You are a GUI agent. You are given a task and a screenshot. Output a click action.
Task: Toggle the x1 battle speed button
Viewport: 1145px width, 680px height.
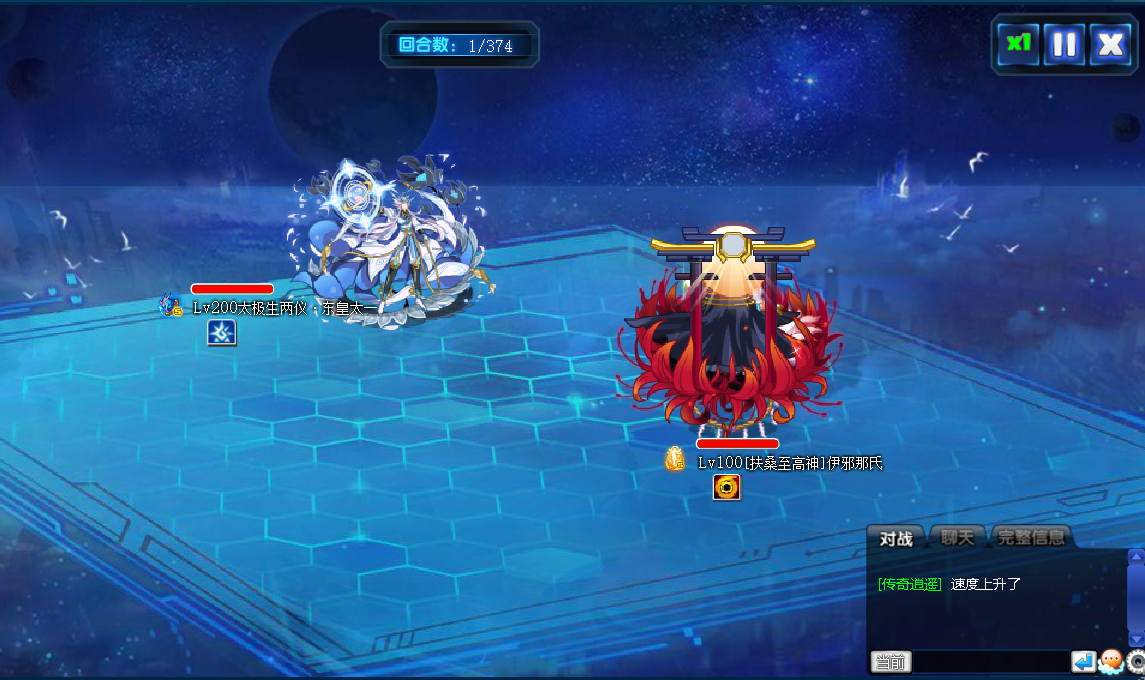1019,44
